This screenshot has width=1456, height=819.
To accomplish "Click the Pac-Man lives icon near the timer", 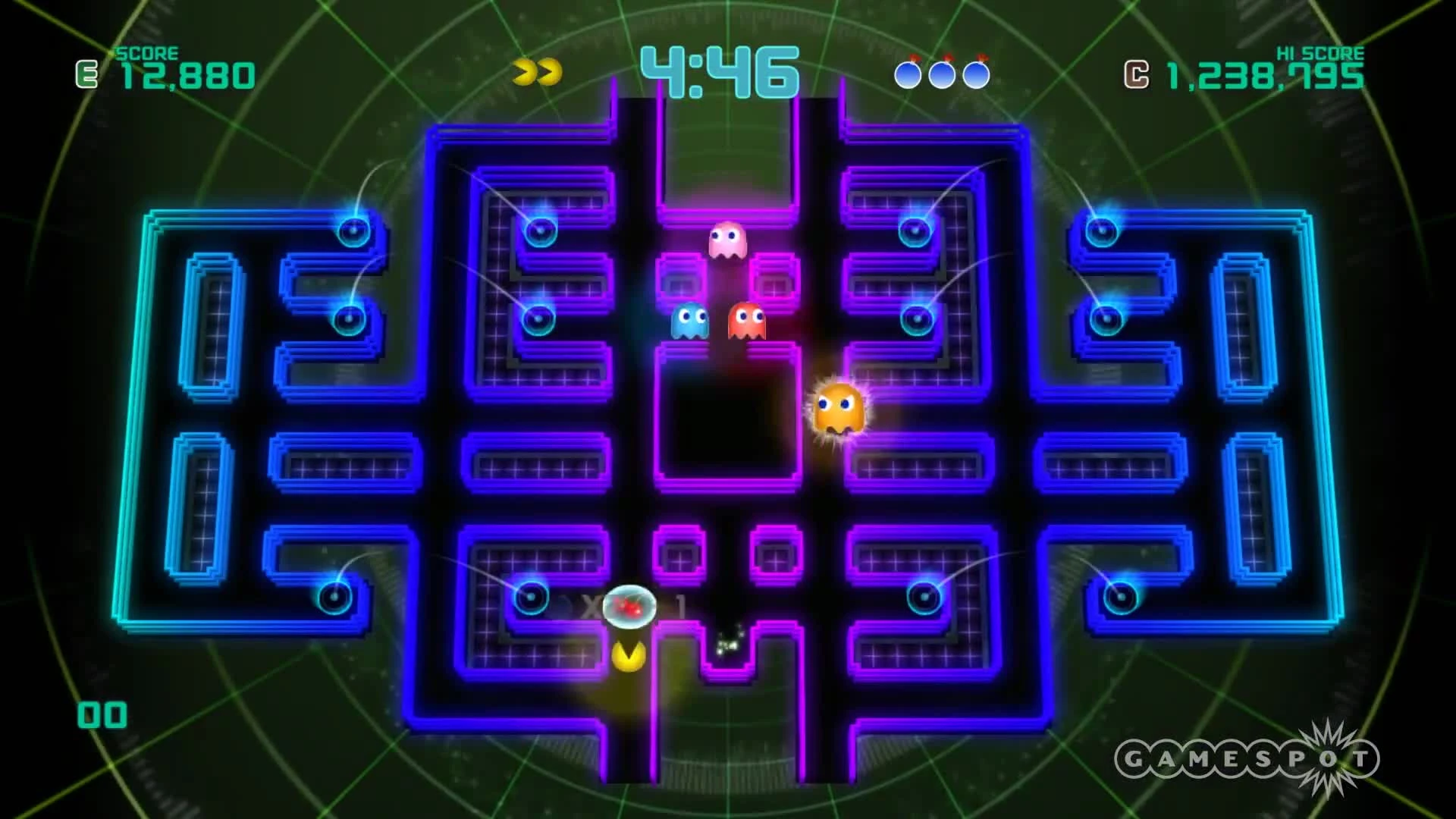I will tap(535, 70).
